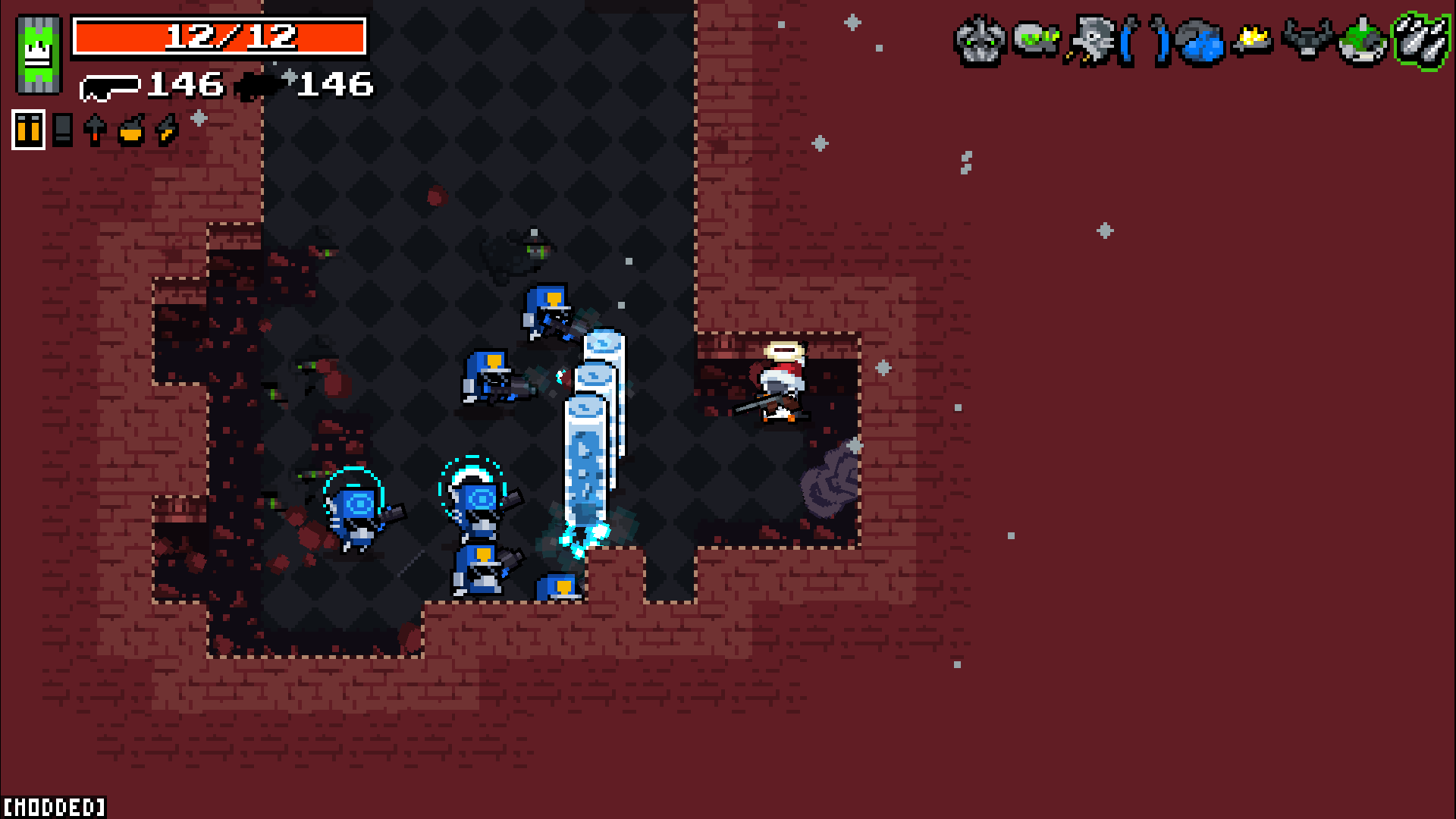Choose the dark gray shell ammo icon
1456x819 pixels.
(63, 130)
